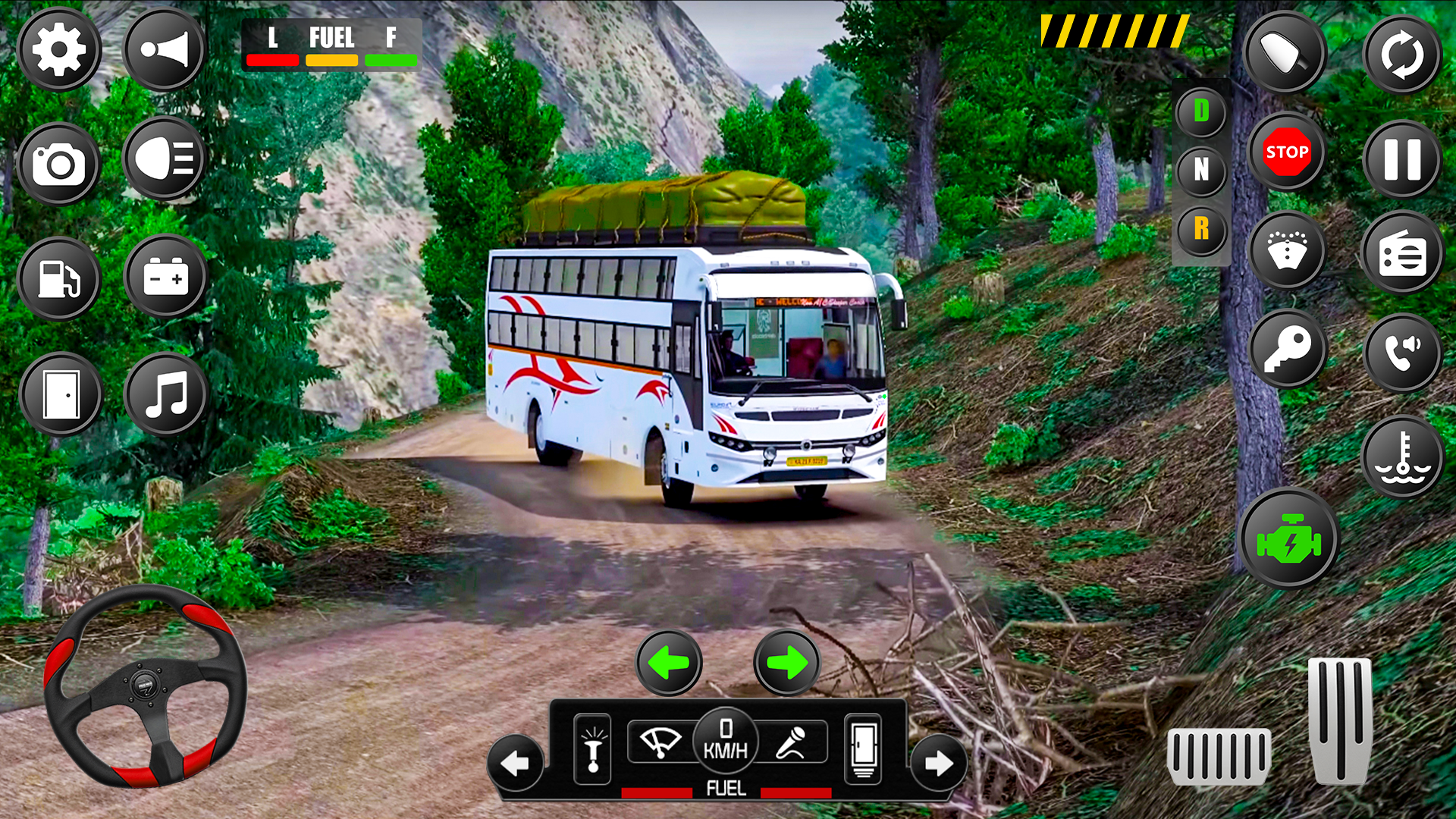Screen dimensions: 1456x819
Task: Open the settings menu
Action: [x=60, y=48]
